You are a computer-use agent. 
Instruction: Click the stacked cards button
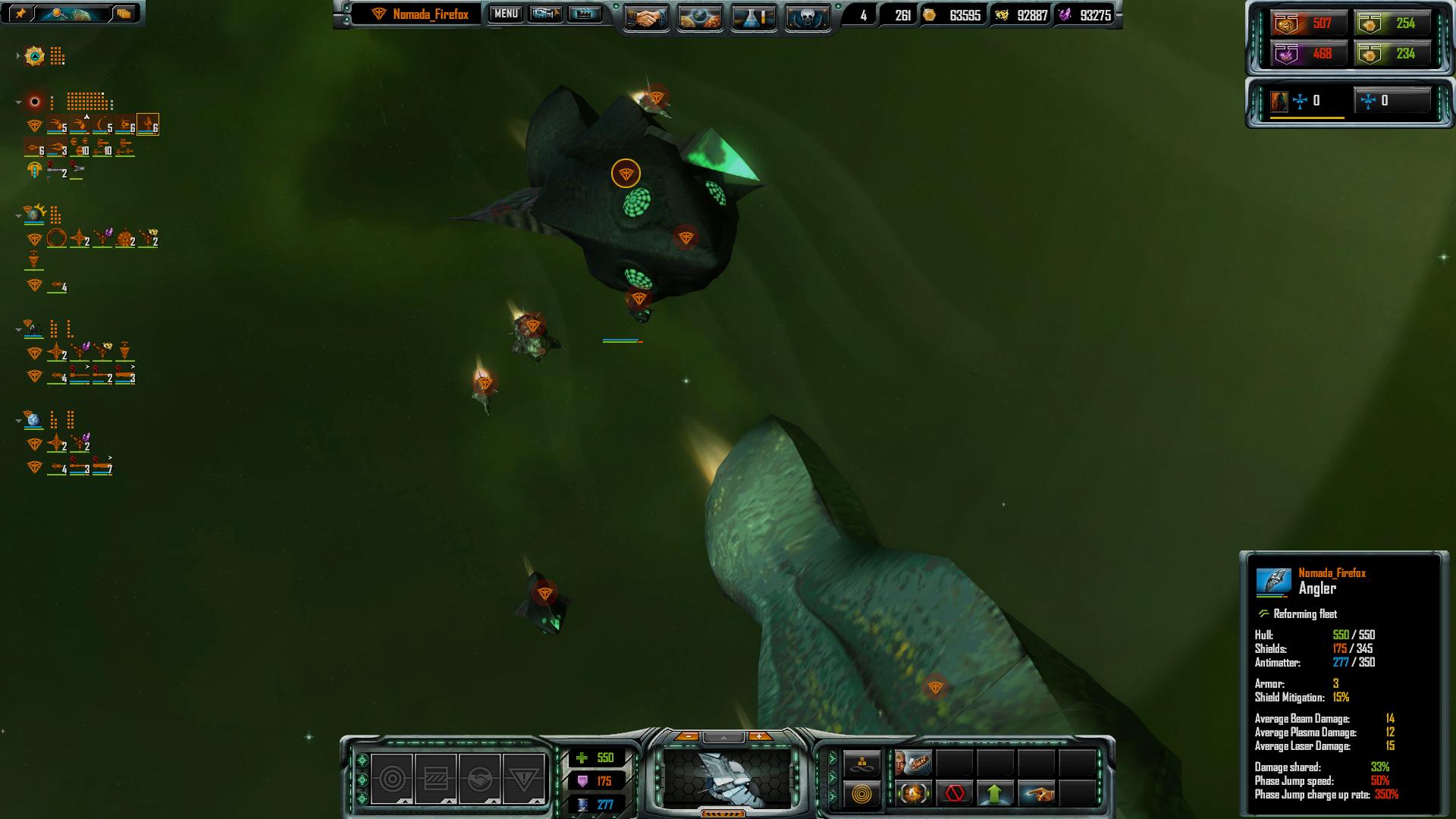coord(124,13)
